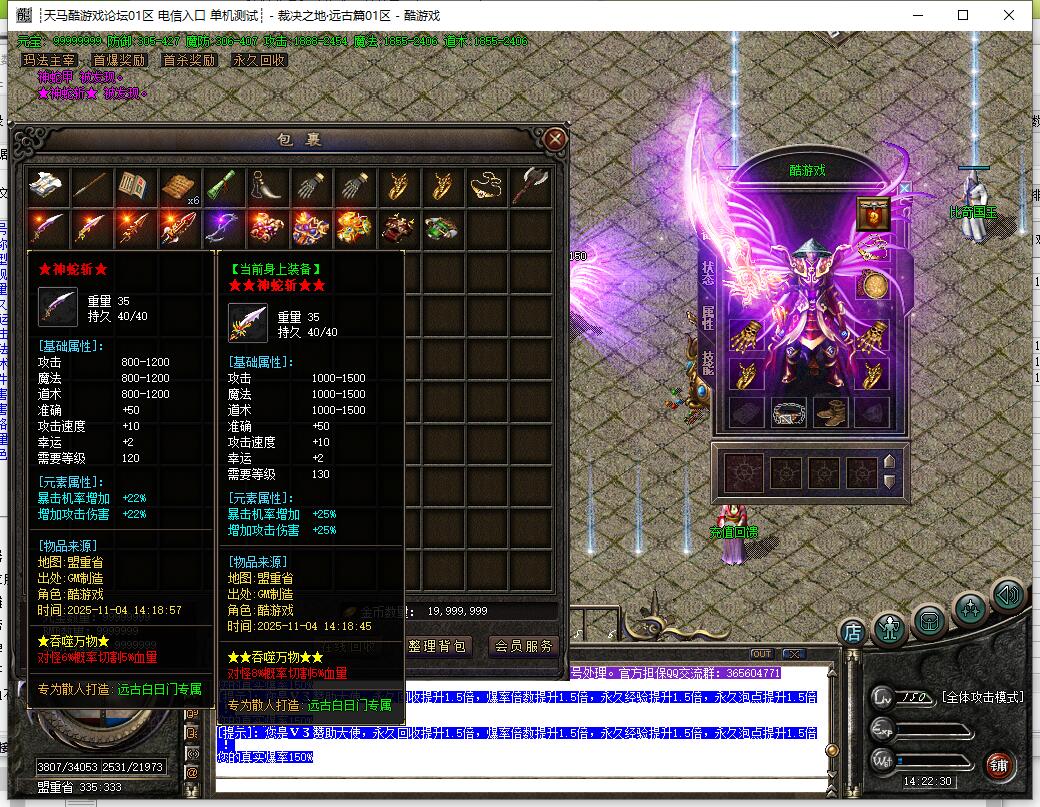Select the open book item in the bag
1040x807 pixels.
pyautogui.click(x=134, y=186)
